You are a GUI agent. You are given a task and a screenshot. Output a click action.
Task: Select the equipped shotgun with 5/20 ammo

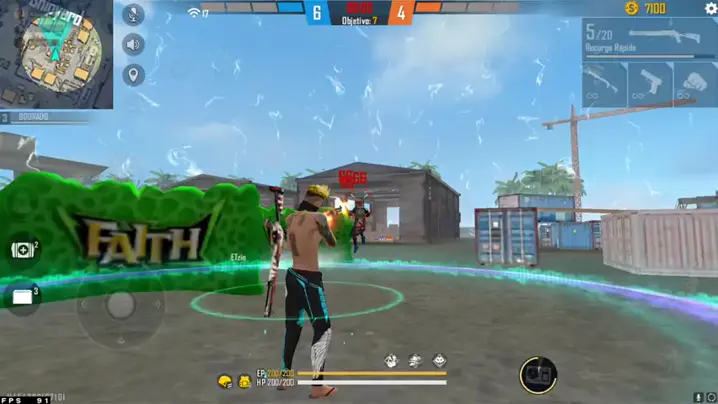pos(650,39)
